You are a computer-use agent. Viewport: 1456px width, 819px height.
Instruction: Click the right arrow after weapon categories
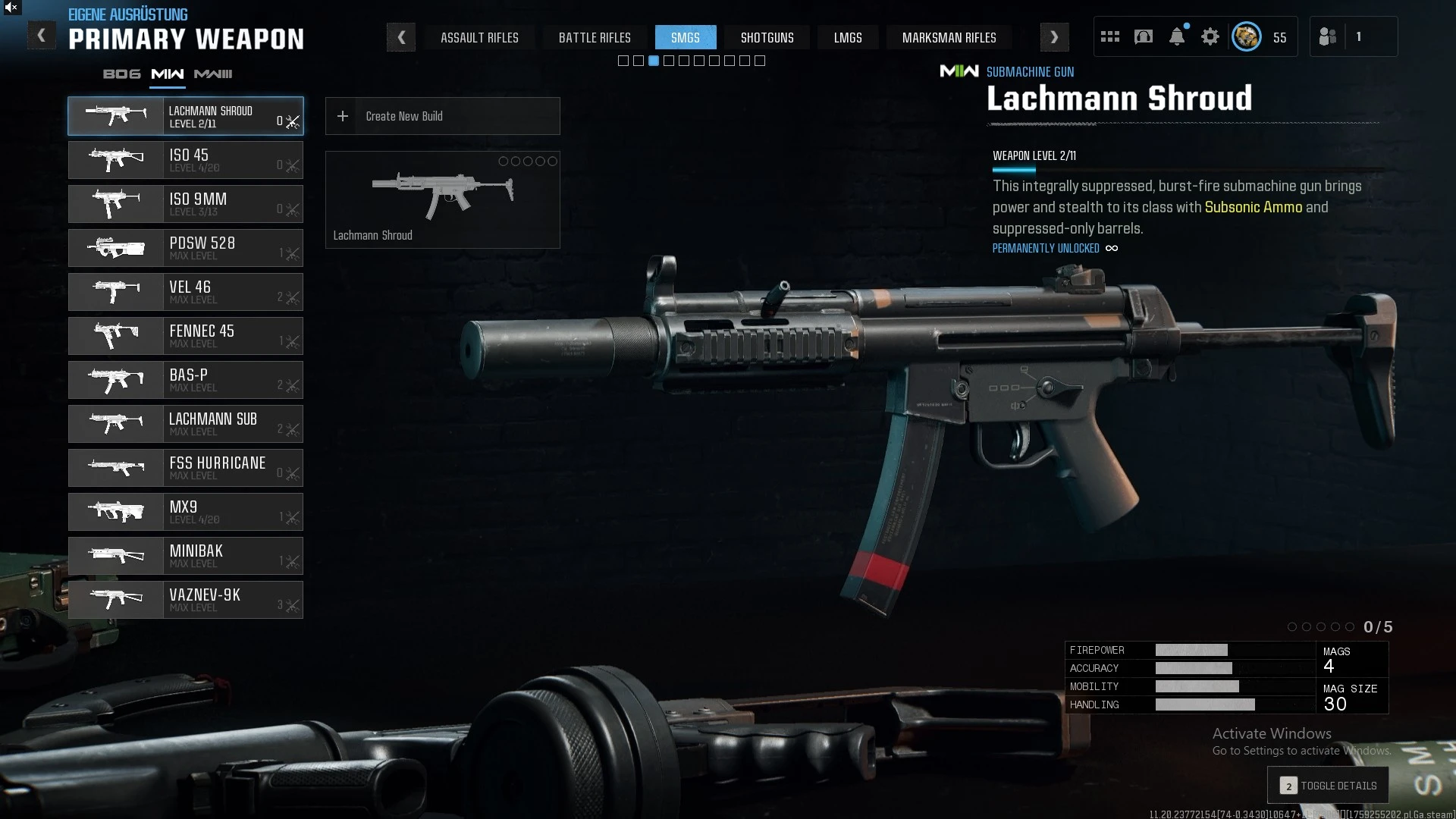pos(1054,37)
